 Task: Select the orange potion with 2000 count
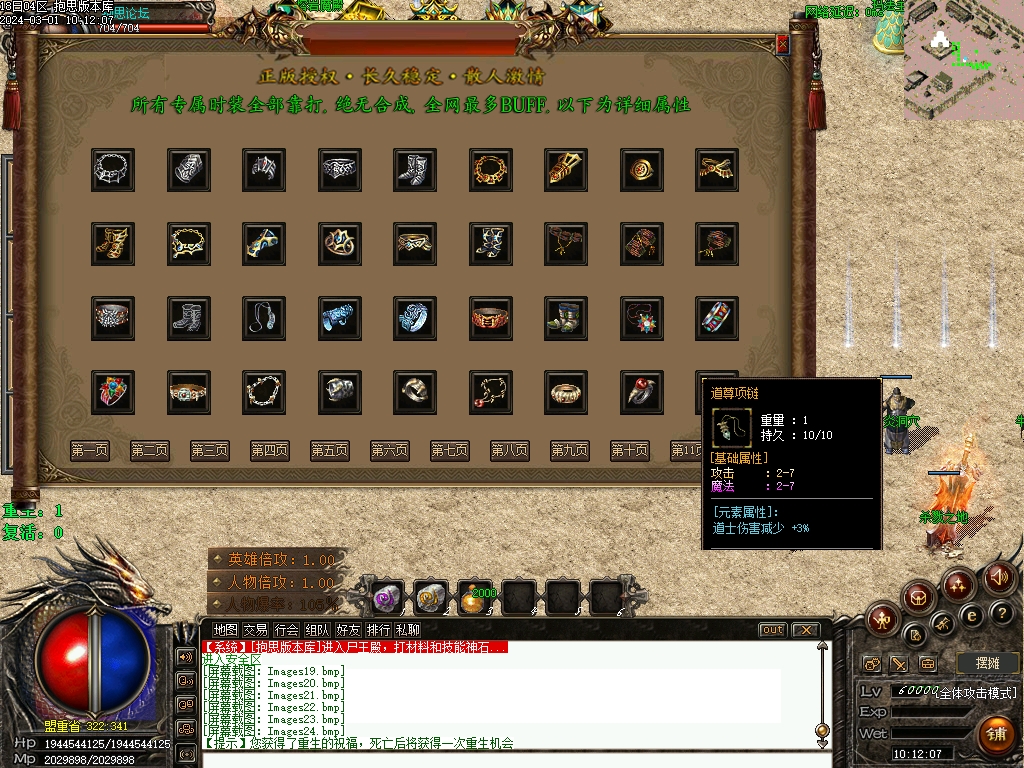(475, 598)
